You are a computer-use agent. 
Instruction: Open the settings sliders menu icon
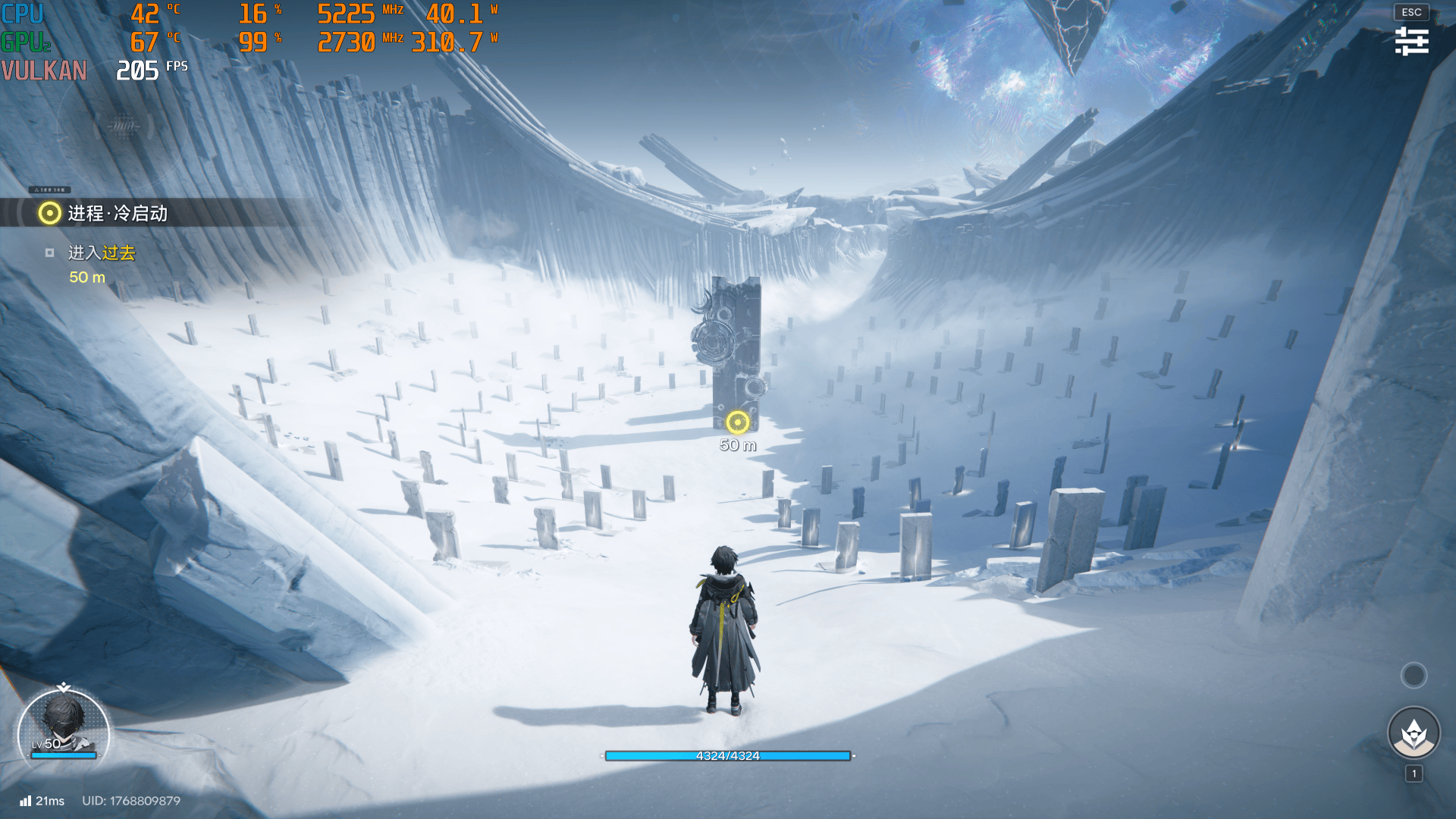(x=1411, y=41)
